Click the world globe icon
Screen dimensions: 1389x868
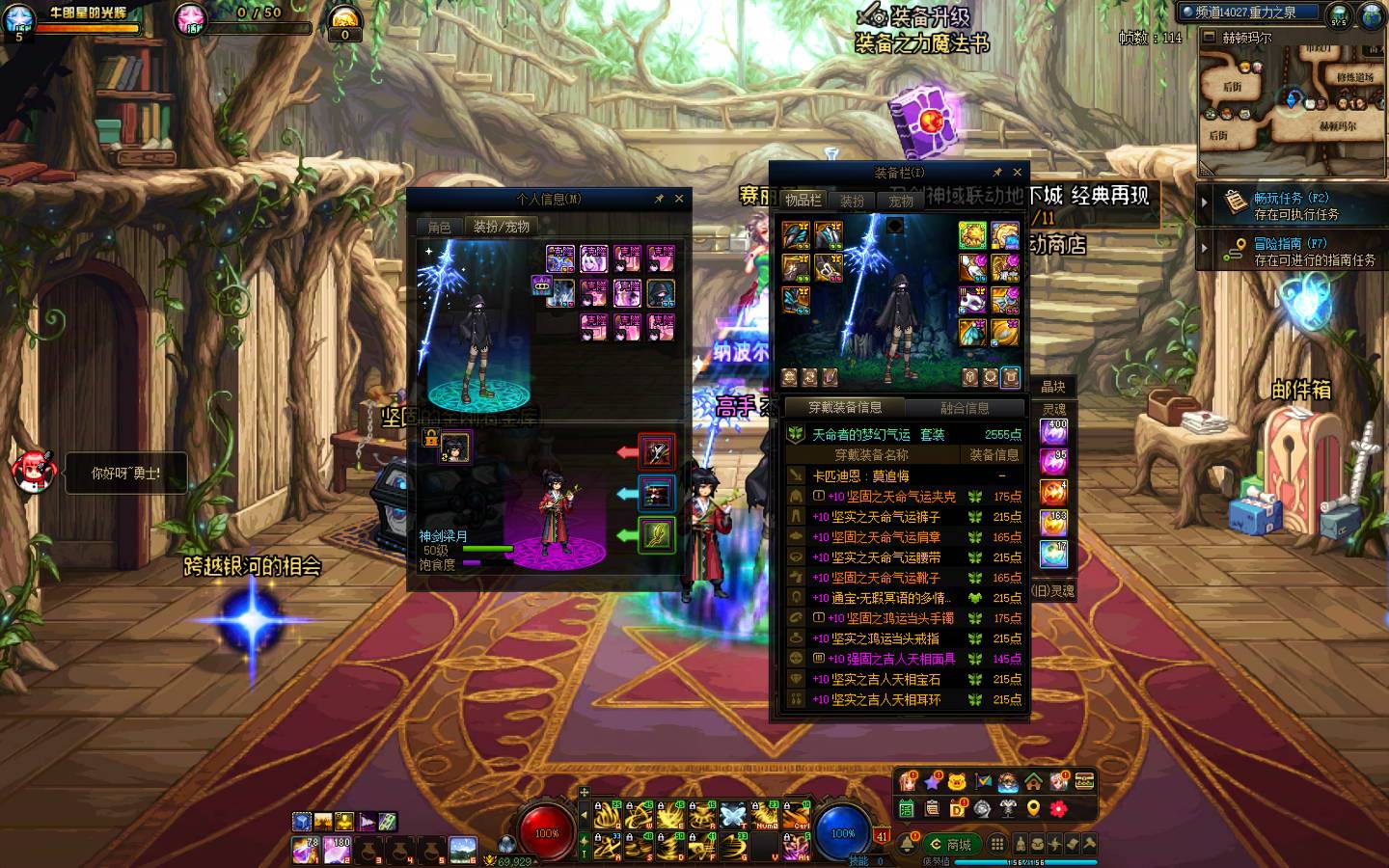point(1374,14)
